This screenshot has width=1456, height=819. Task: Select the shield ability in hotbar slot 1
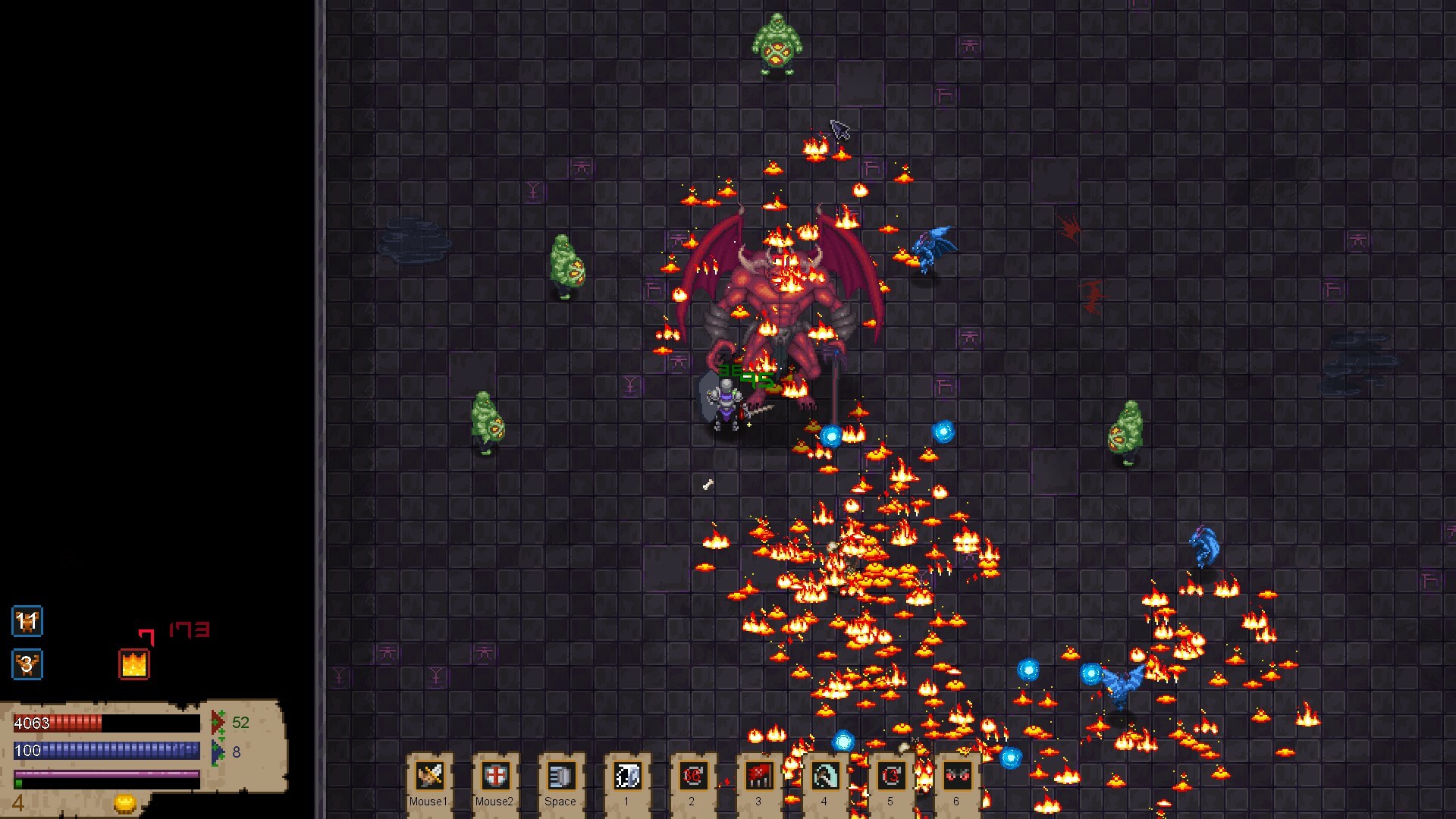[626, 775]
